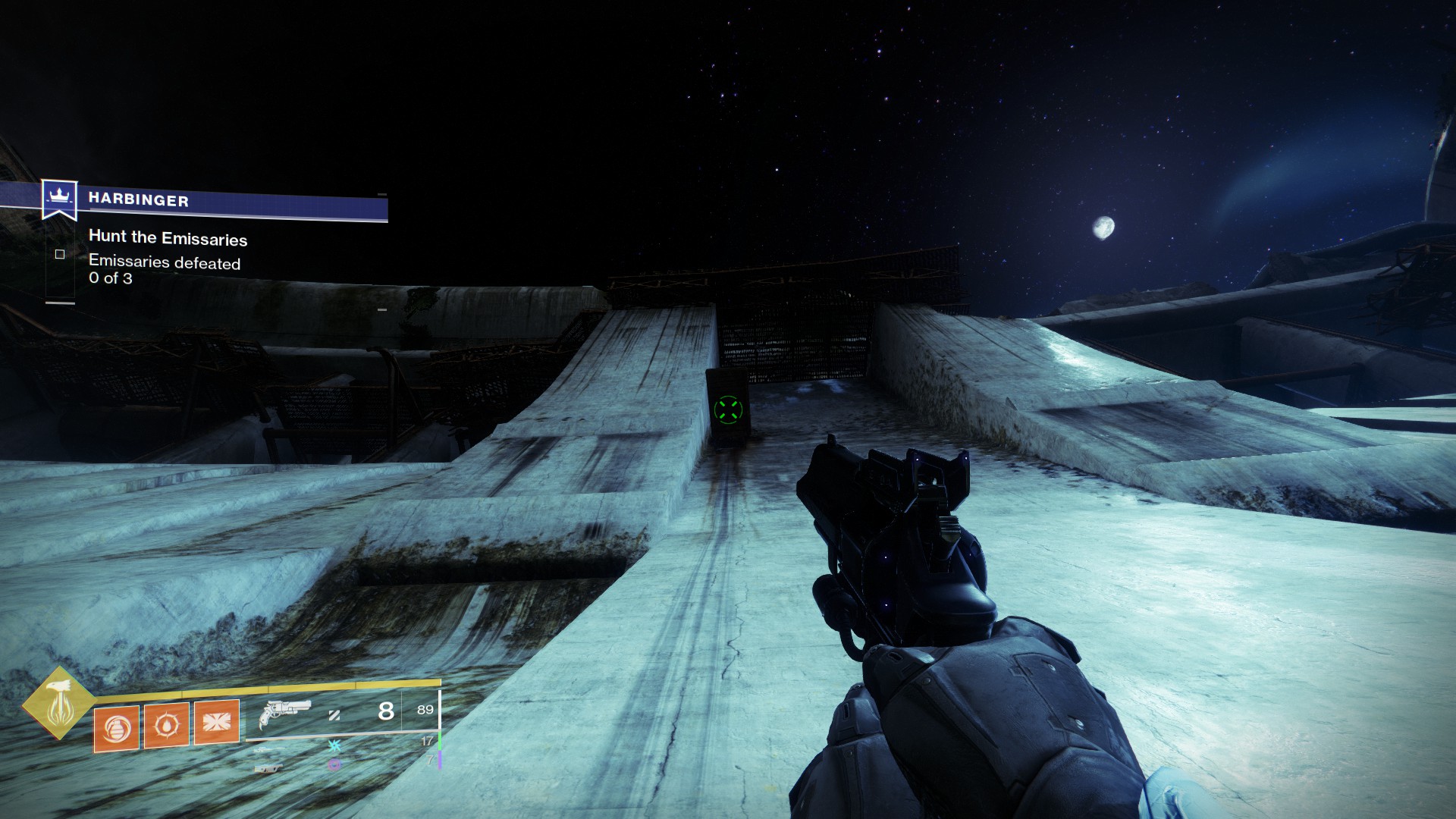Switch to the stowed rifle weapon icon

[270, 749]
